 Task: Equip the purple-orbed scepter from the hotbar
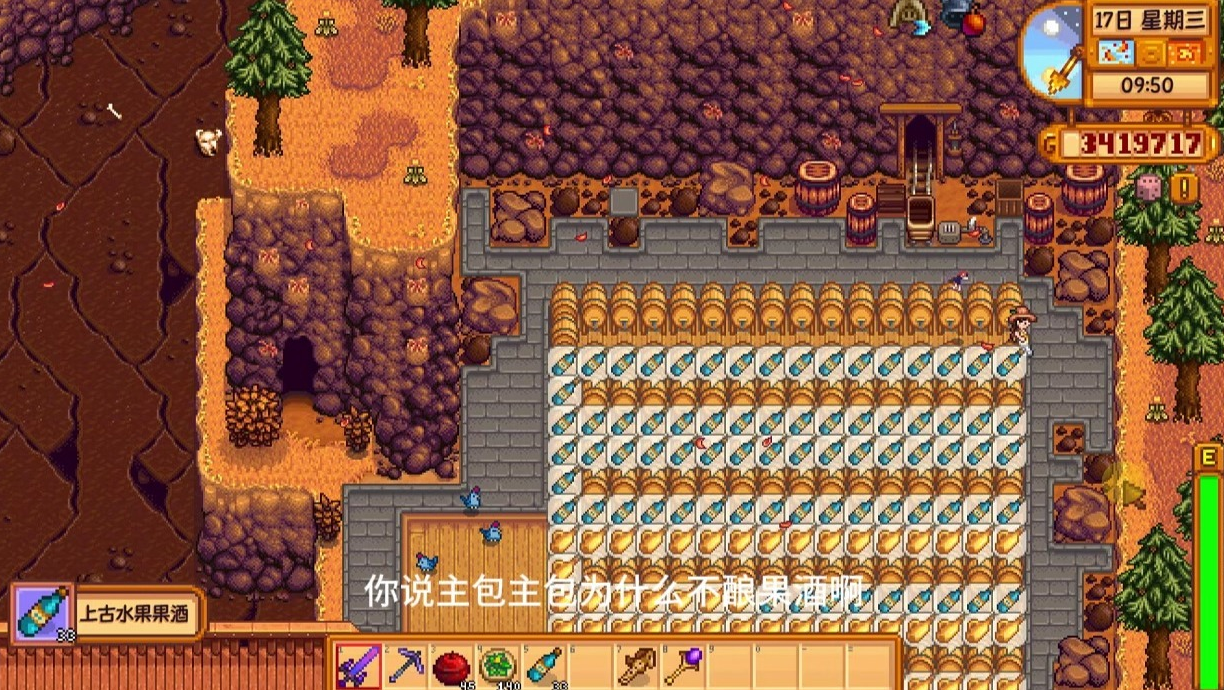[x=684, y=665]
